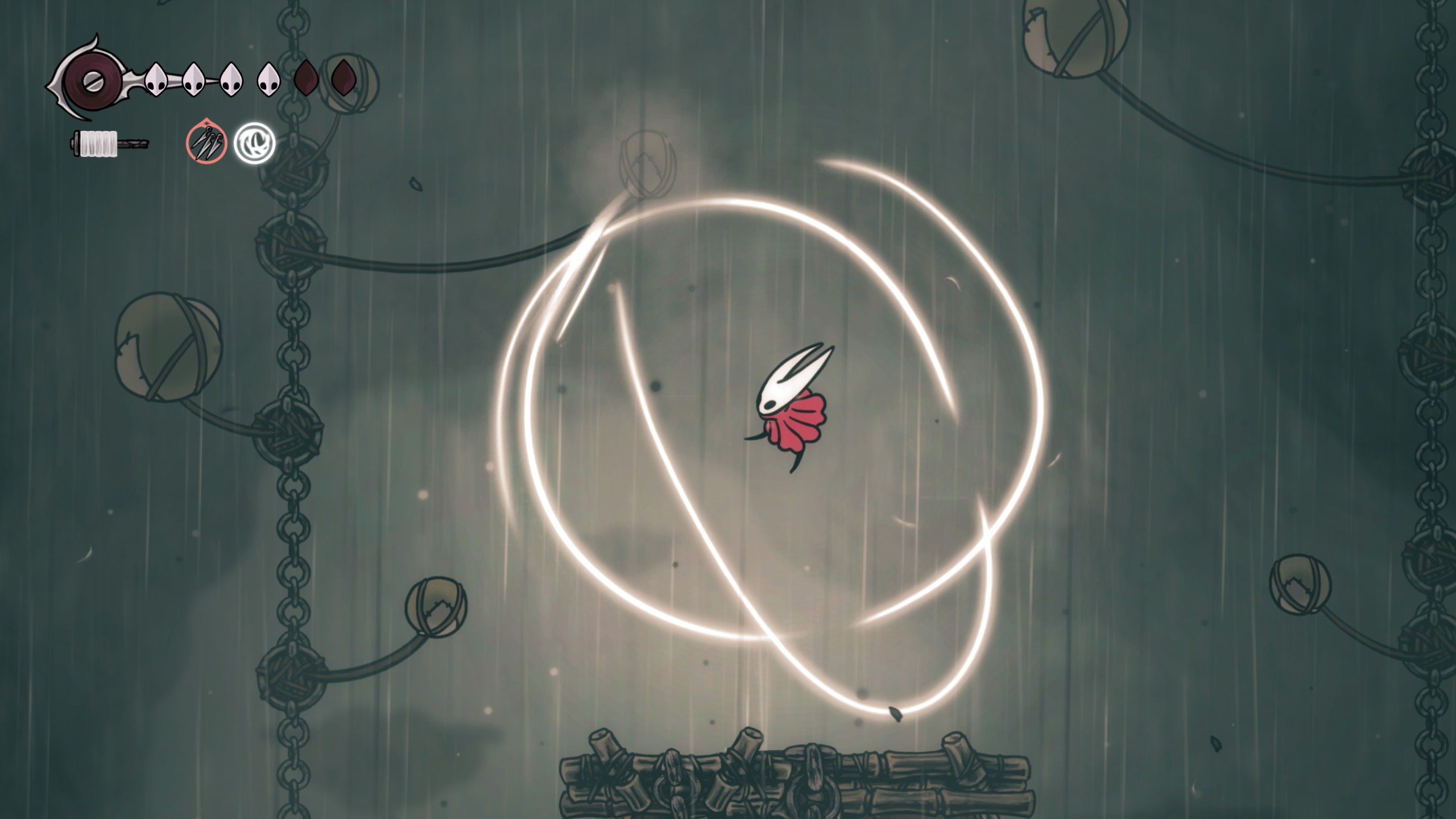
Task: Click the fourth white health mask
Action: click(x=267, y=81)
